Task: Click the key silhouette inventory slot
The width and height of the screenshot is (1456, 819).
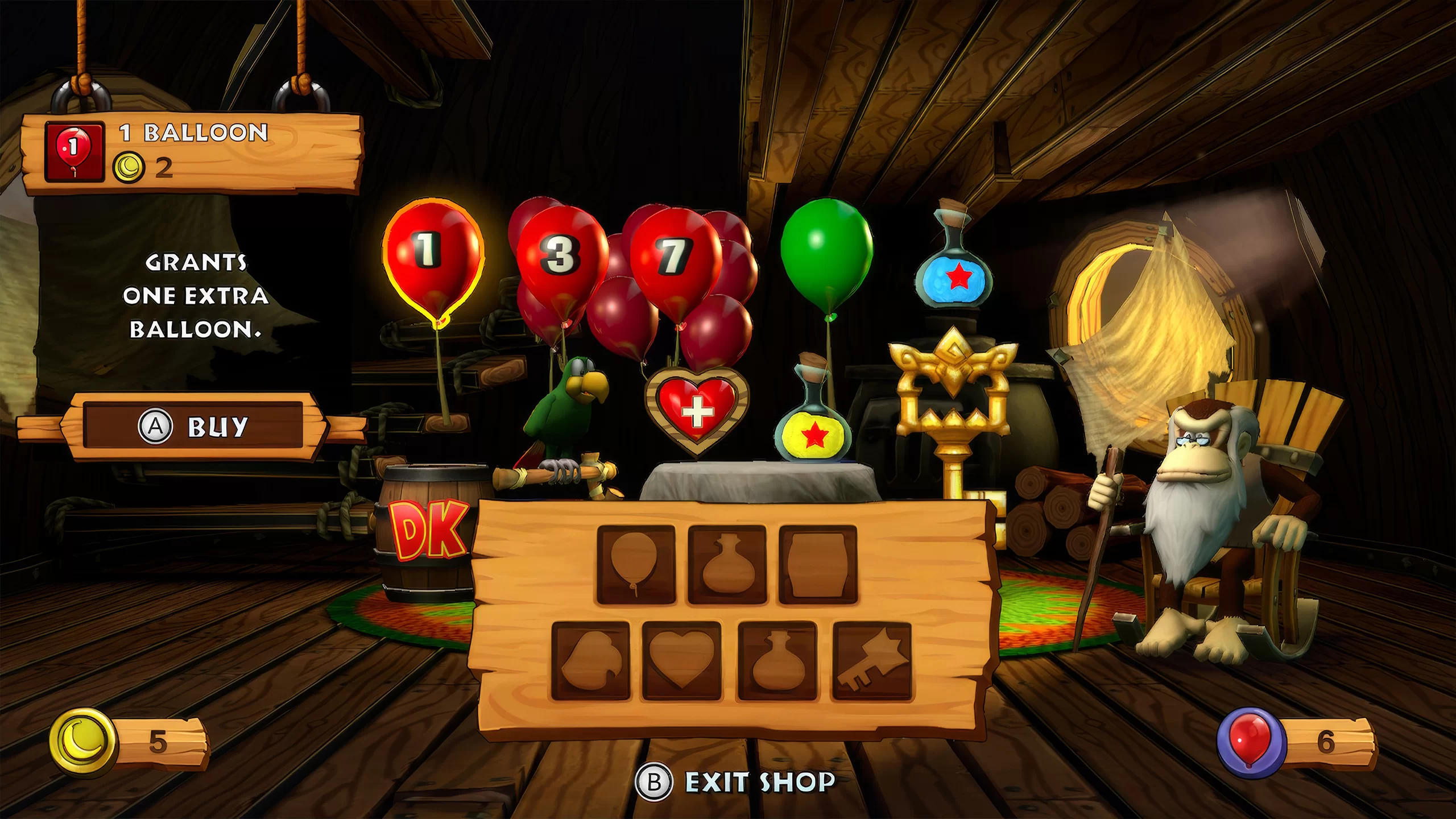Action: click(x=871, y=661)
